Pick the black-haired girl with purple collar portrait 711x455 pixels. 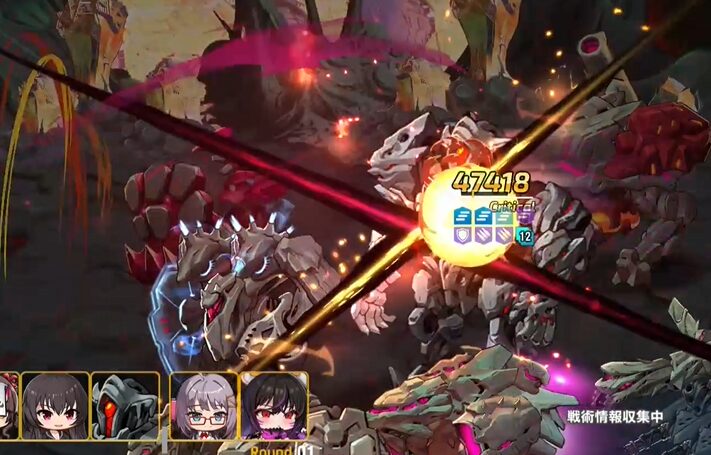pyautogui.click(x=273, y=408)
